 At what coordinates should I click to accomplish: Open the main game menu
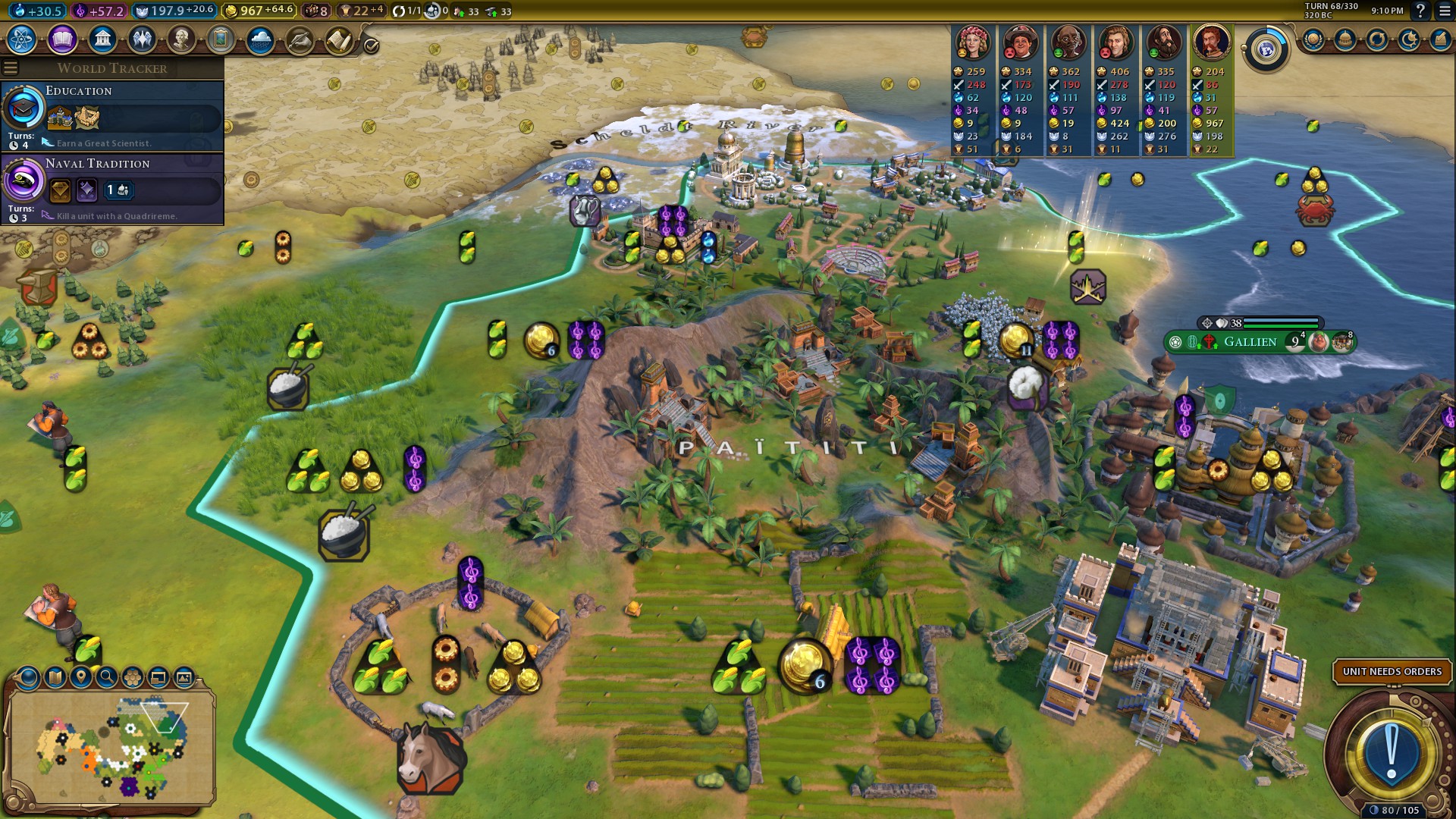(1444, 11)
